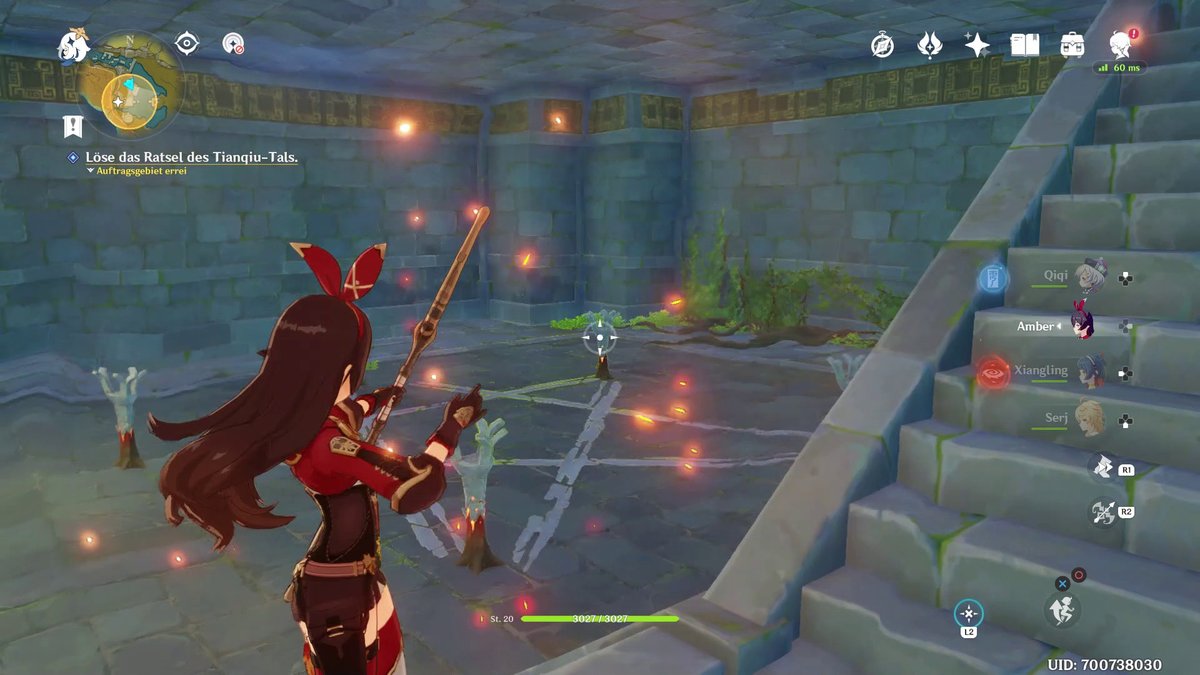Open the character profile icon with alert
The width and height of the screenshot is (1200, 675).
point(1121,43)
